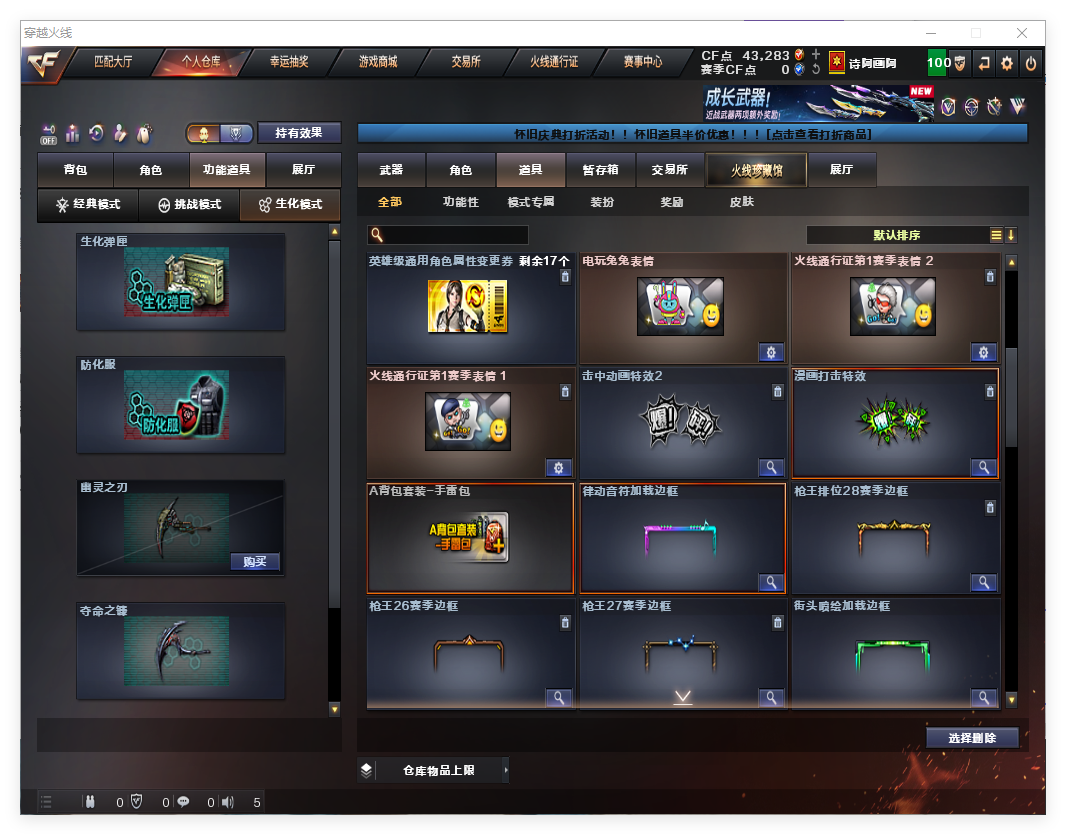Click the item search box
Image resolution: width=1066 pixels, height=835 pixels.
(x=449, y=235)
